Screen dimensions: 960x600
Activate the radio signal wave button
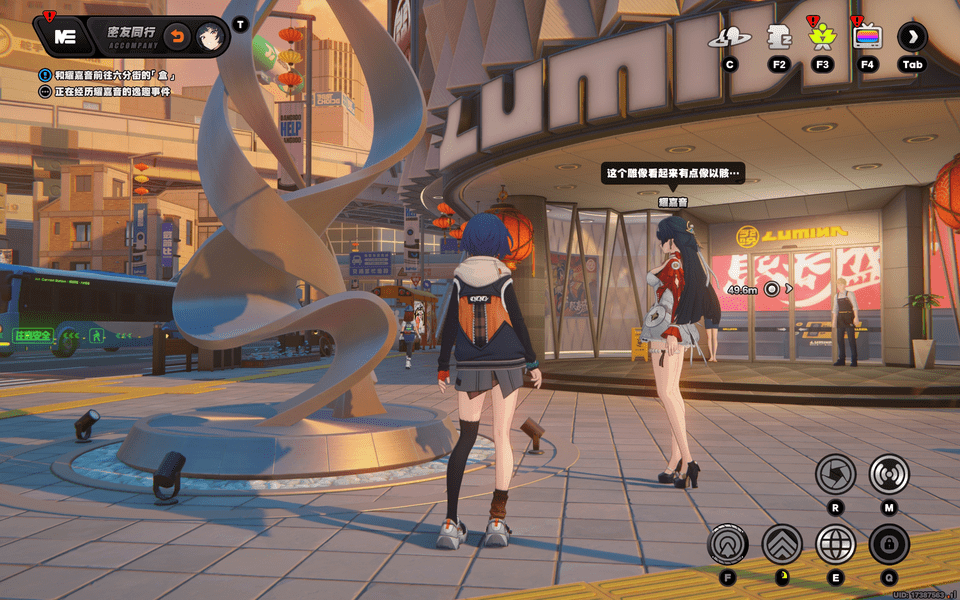click(888, 473)
